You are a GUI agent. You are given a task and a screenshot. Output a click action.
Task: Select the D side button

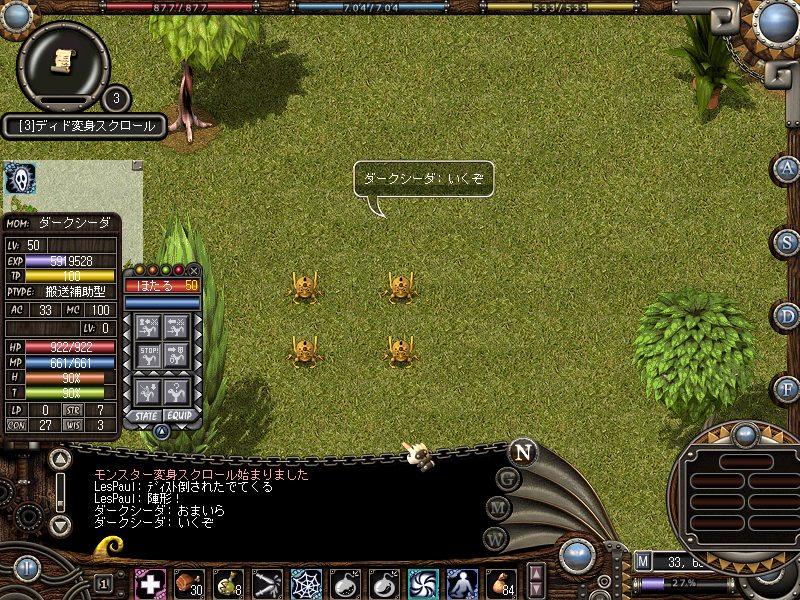788,316
